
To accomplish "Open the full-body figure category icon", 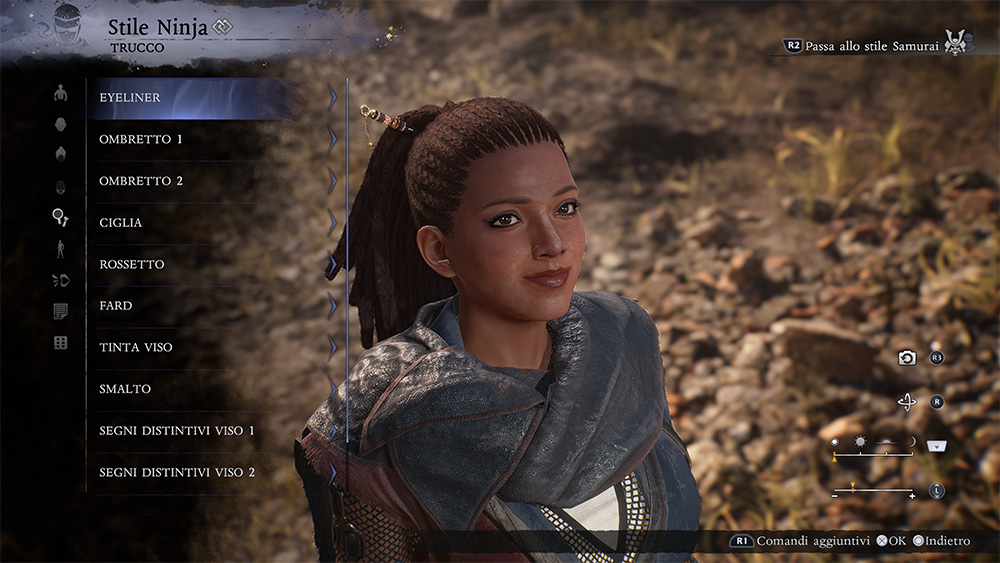I will coord(60,249).
